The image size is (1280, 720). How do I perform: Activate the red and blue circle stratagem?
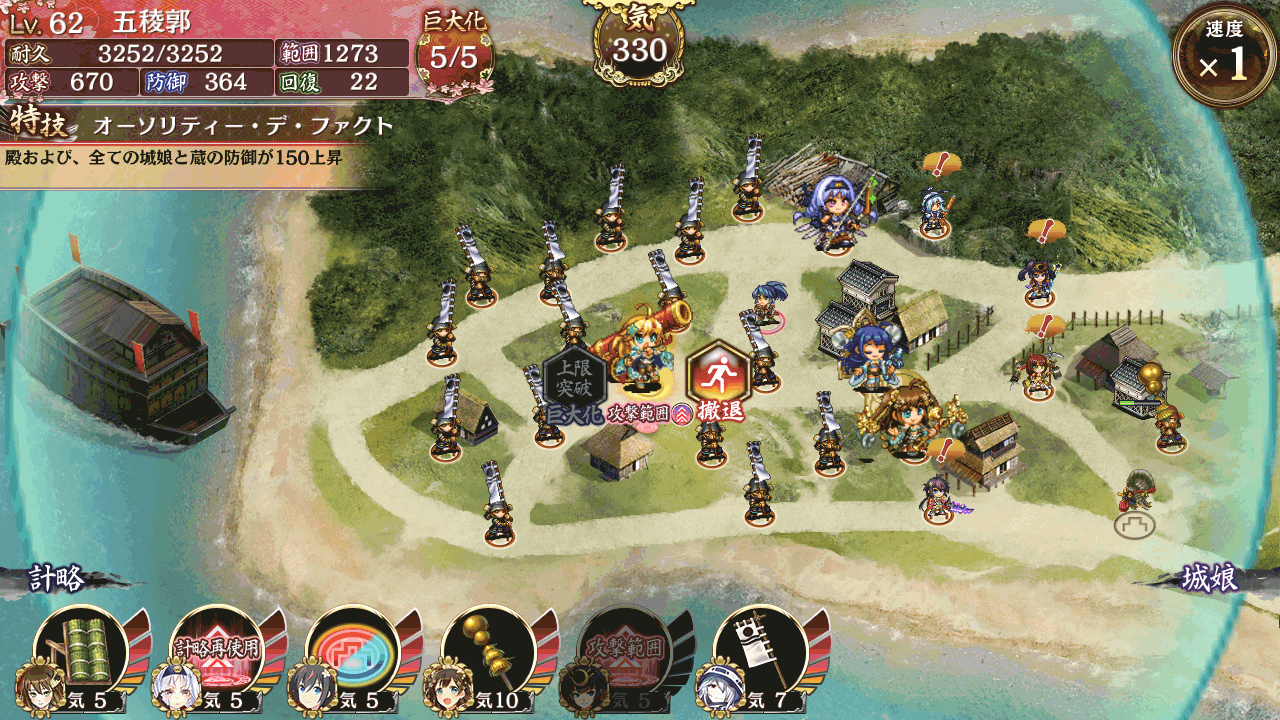[x=352, y=651]
